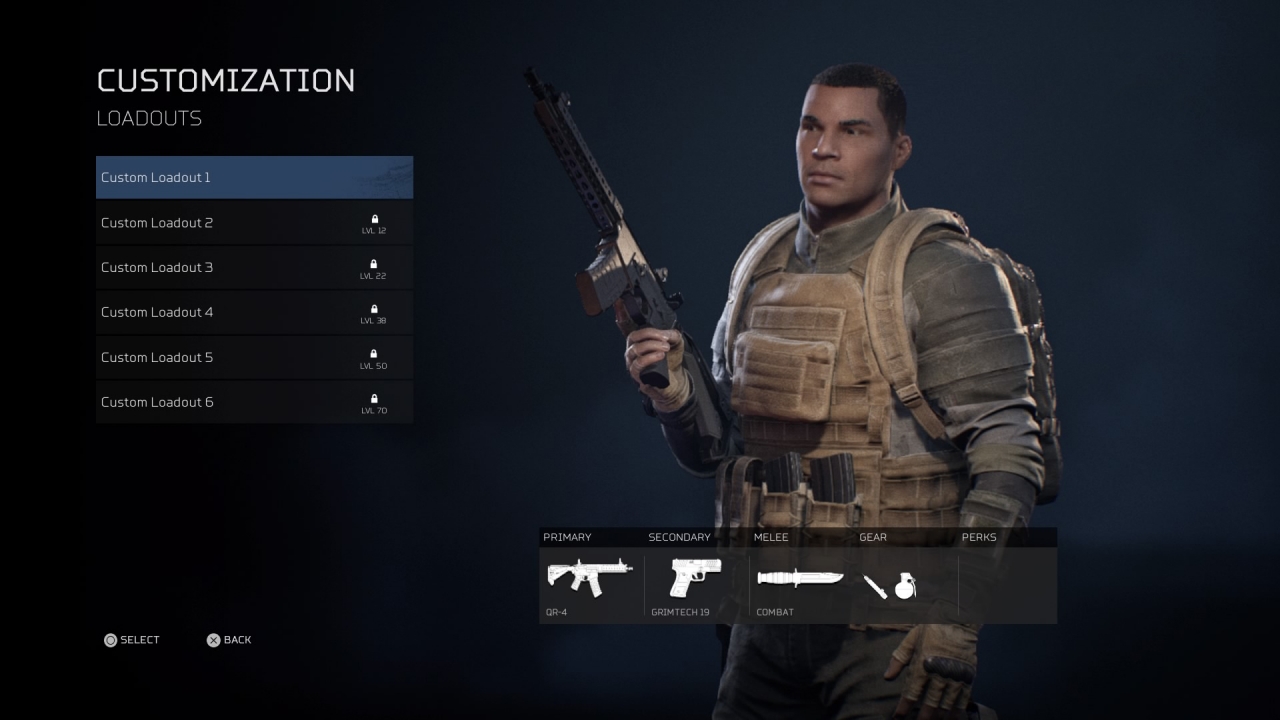Select the grenade gear icon
This screenshot has width=1280, height=720.
point(905,586)
